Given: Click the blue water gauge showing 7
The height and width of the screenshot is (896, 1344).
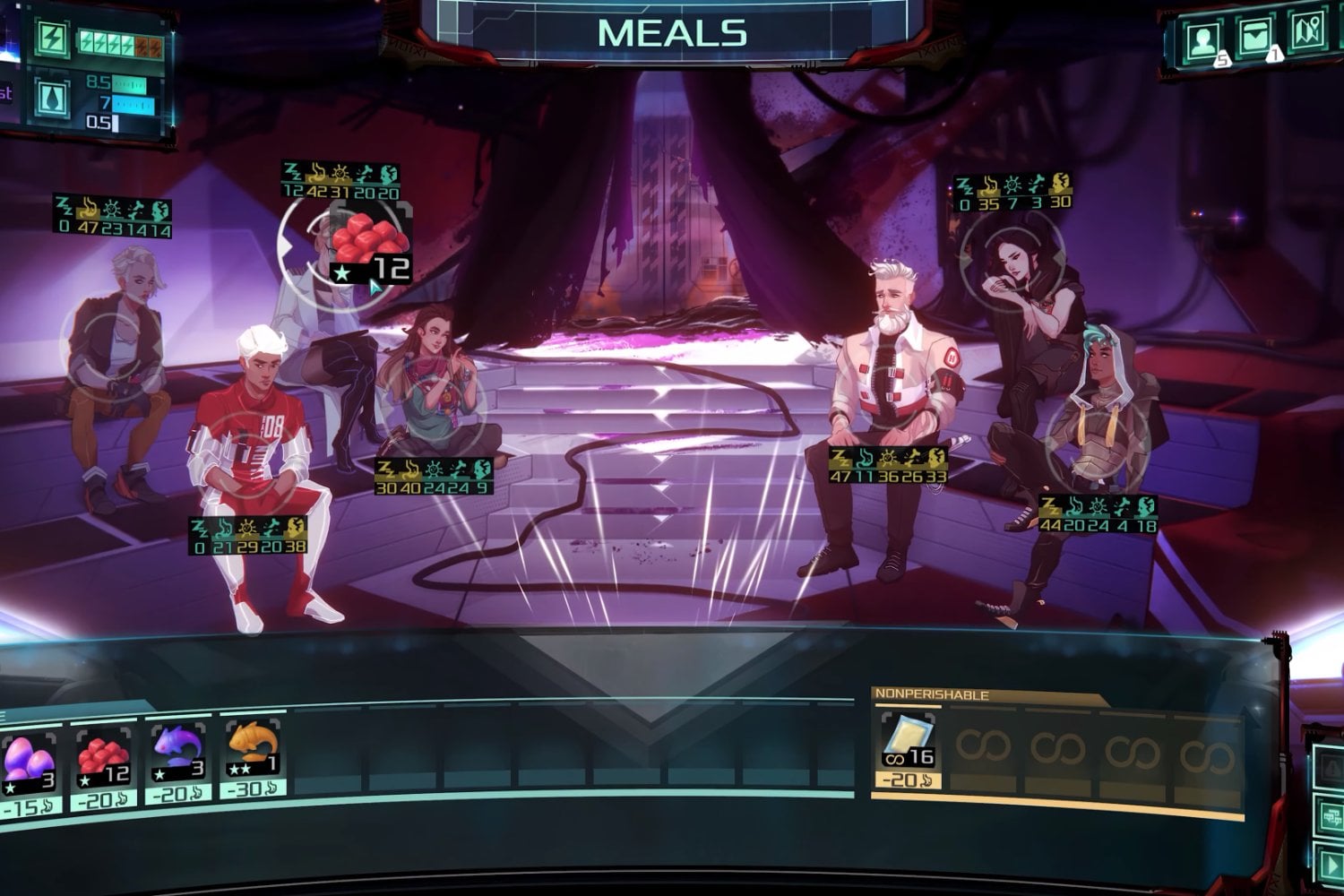Looking at the screenshot, I should click(131, 104).
